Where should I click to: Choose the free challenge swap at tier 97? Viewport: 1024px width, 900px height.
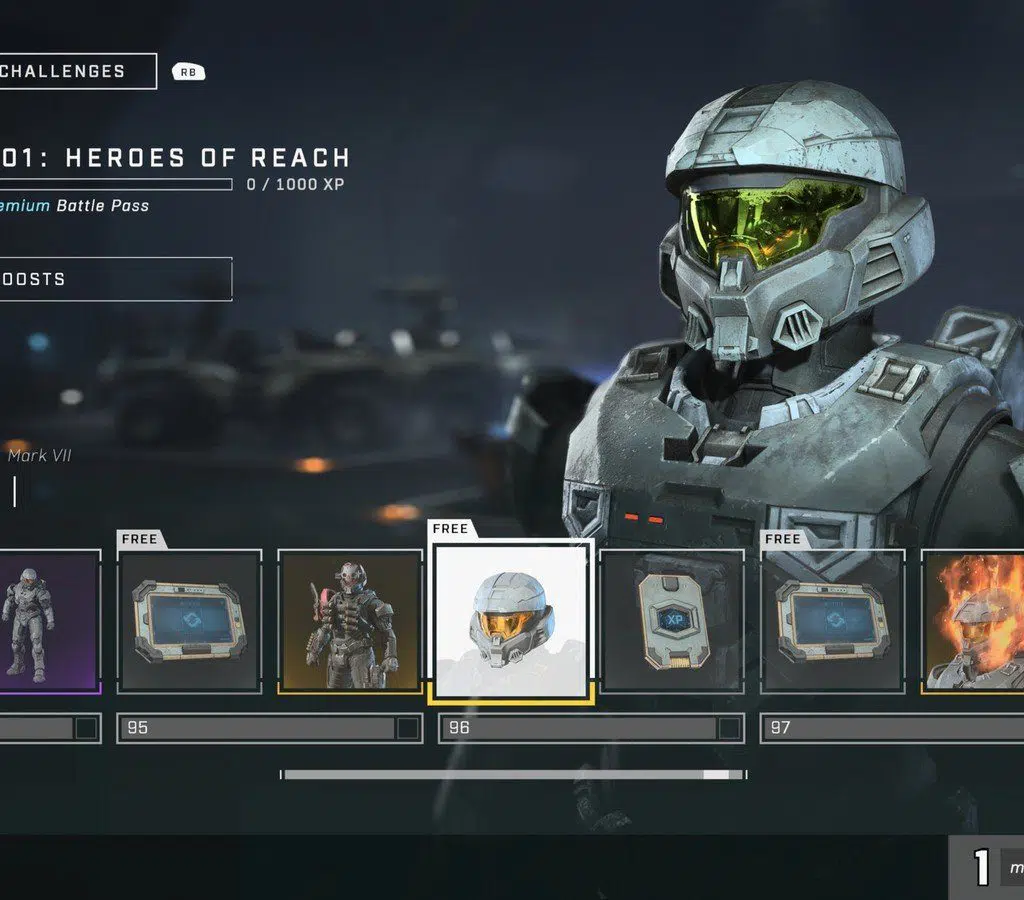point(832,621)
